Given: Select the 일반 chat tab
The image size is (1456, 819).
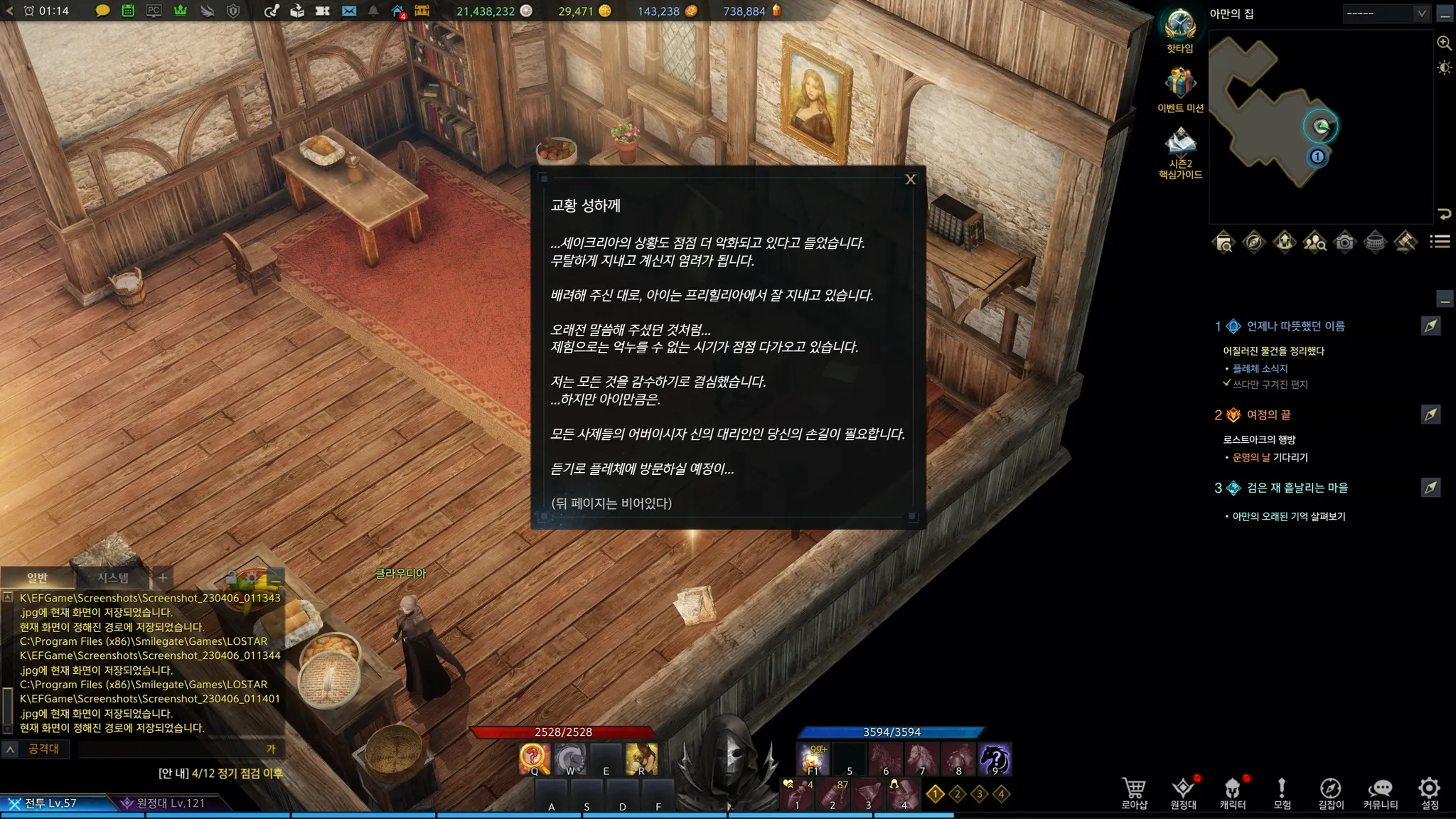Looking at the screenshot, I should (37, 578).
